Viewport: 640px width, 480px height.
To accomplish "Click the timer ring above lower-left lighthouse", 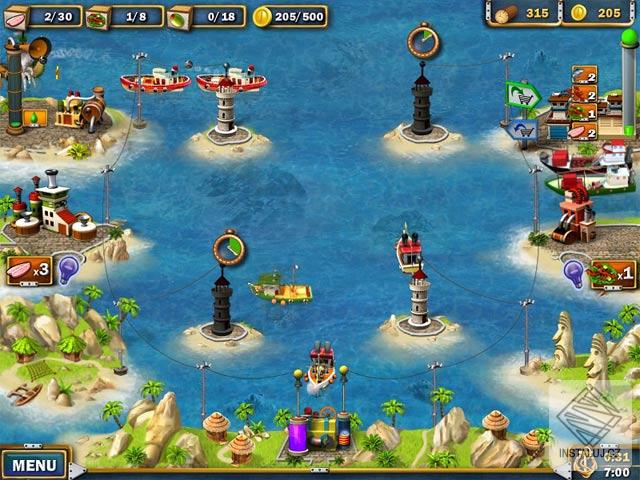I will tap(229, 248).
